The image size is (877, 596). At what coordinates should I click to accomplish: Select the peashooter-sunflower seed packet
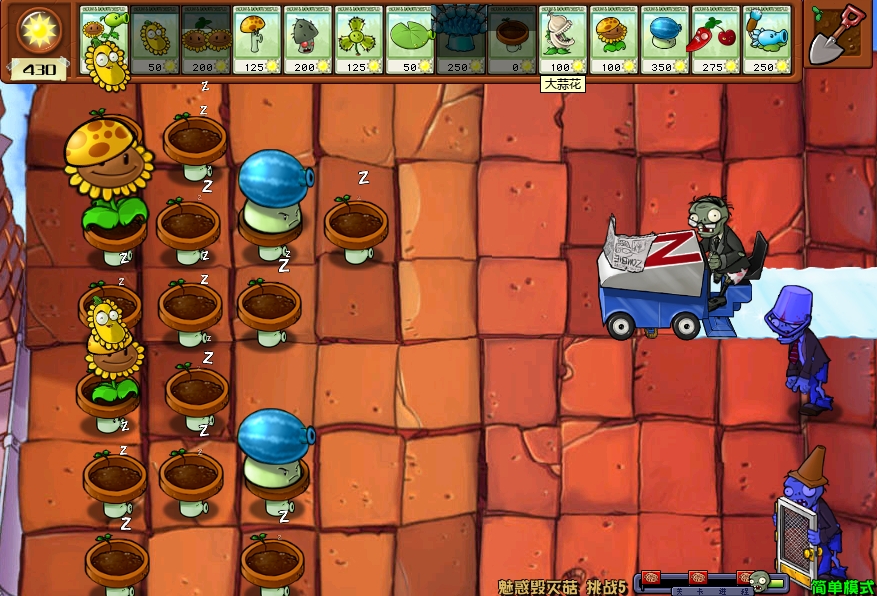click(104, 40)
